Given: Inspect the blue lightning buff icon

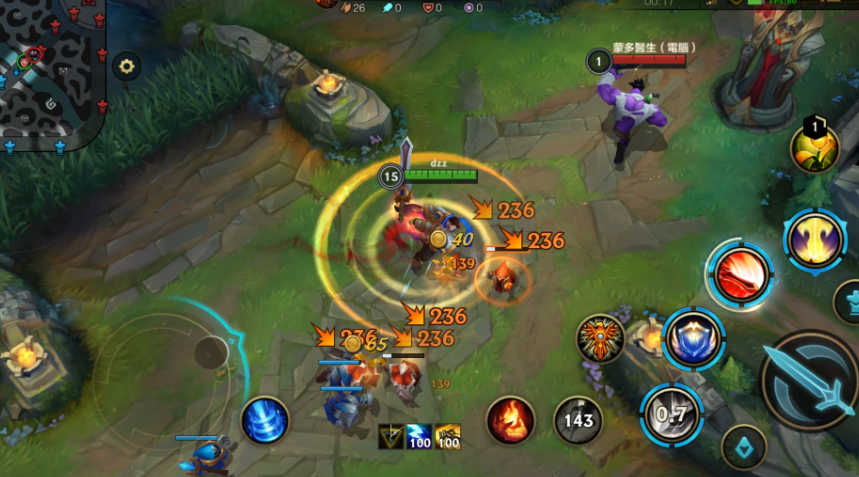Looking at the screenshot, I should [419, 437].
